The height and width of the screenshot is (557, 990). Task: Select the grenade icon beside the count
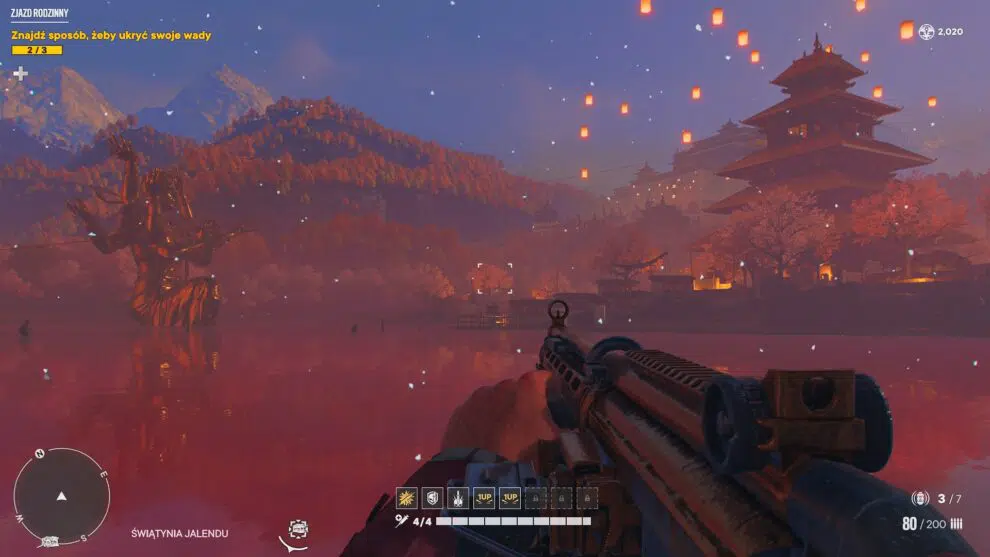tap(920, 498)
